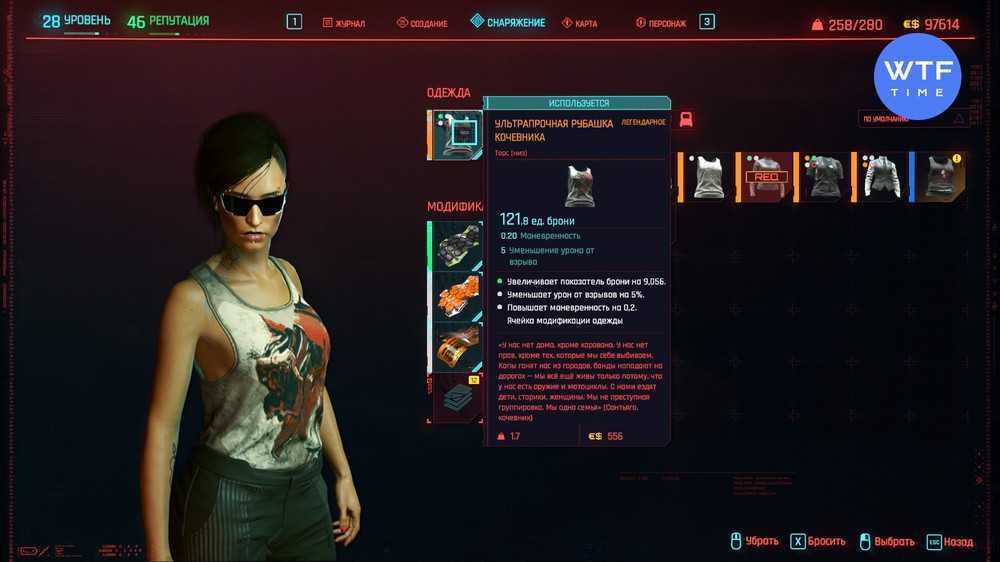
Task: Open the Журнал (Journal) tab
Action: (344, 23)
